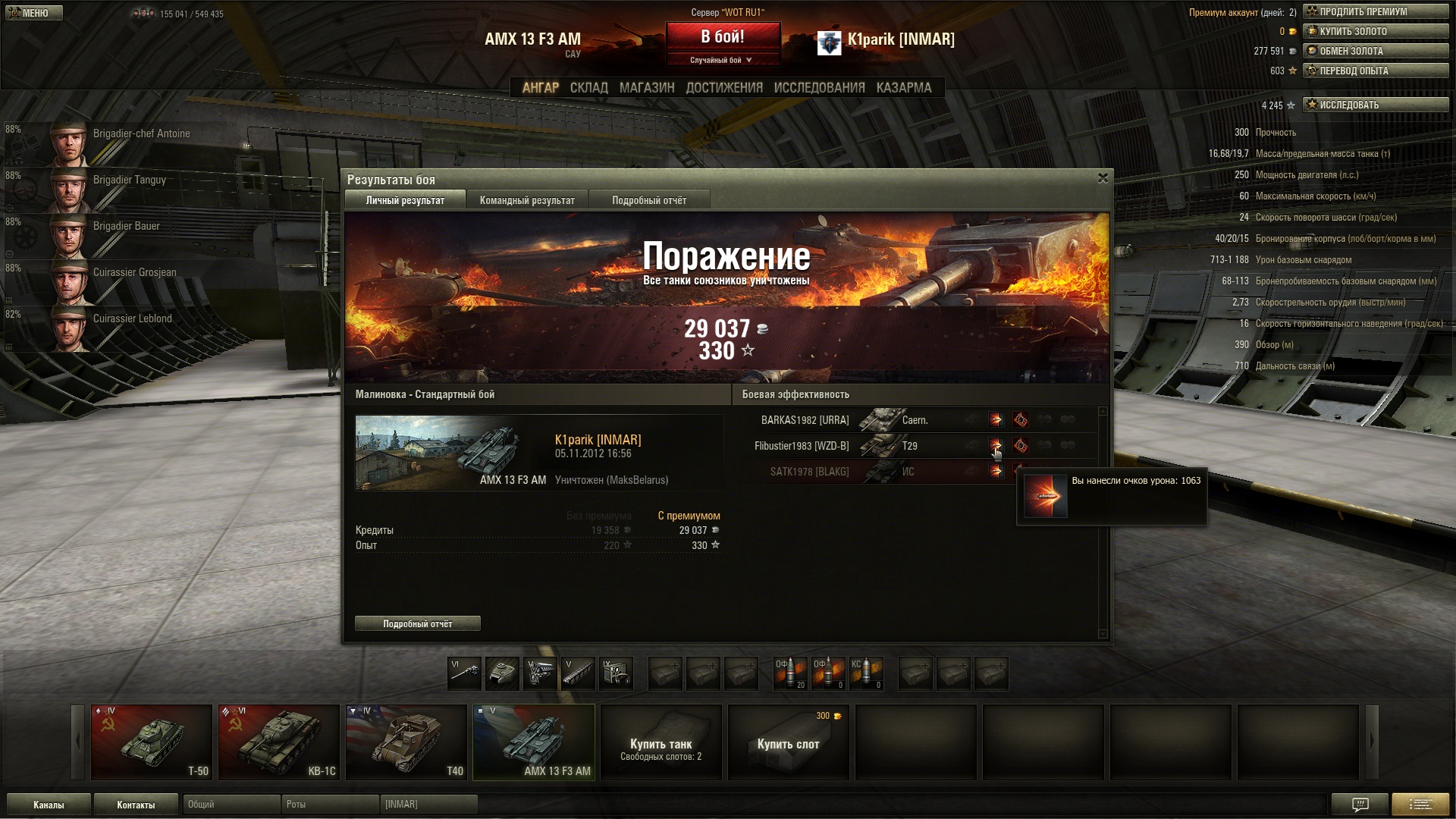Open the МЕНЮ button
Image resolution: width=1456 pixels, height=819 pixels.
[33, 13]
